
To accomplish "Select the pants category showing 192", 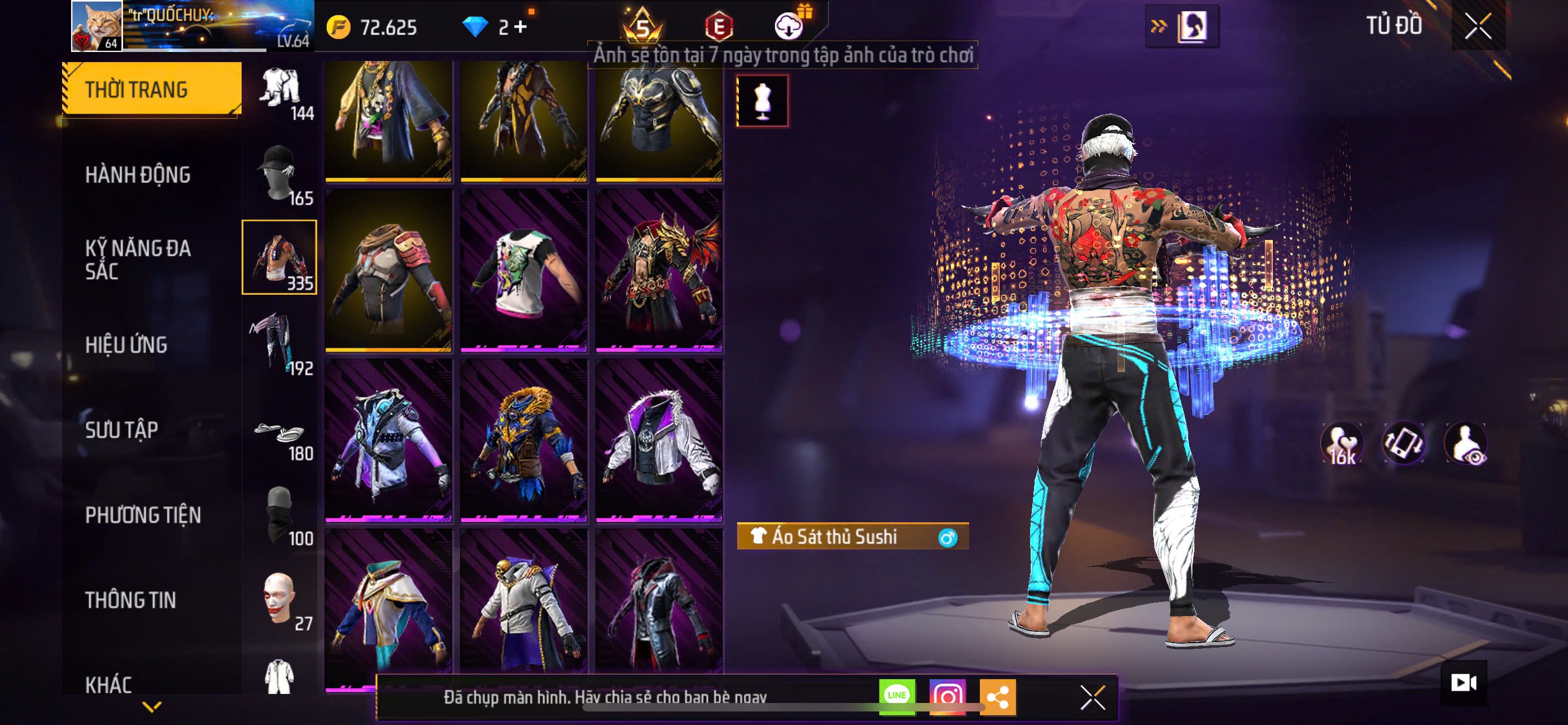I will 279,343.
